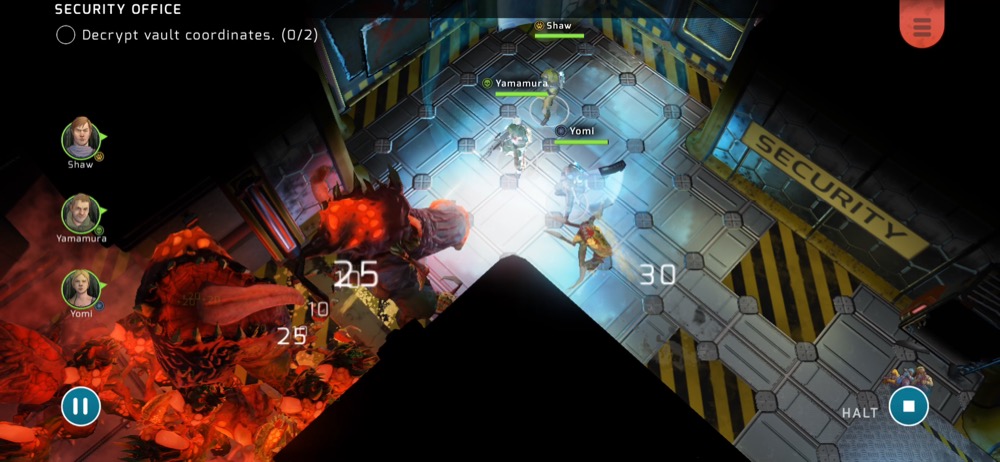This screenshot has height=462, width=1000.
Task: Pause the game
Action: [x=81, y=407]
